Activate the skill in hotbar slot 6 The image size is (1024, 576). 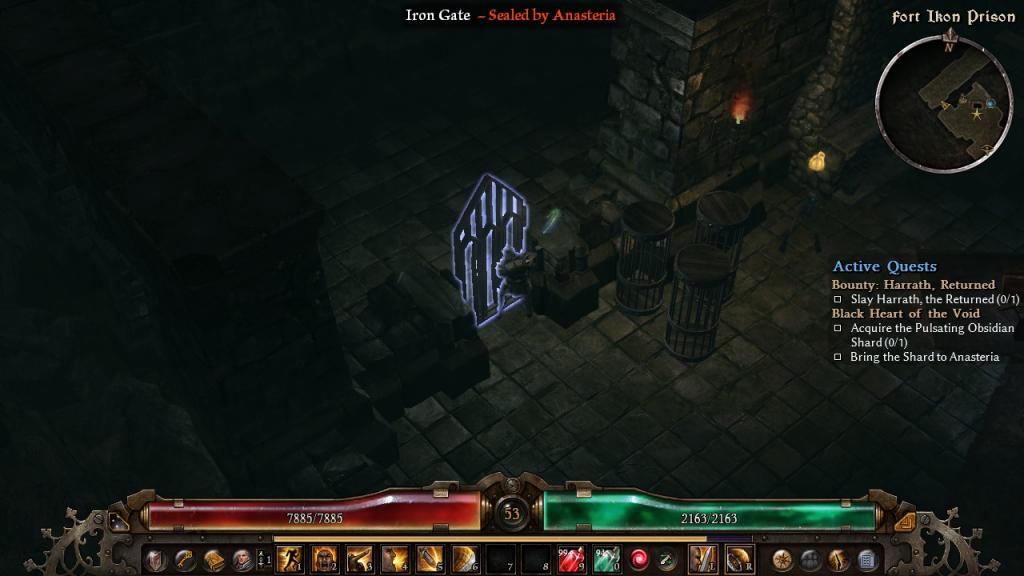[x=465, y=559]
